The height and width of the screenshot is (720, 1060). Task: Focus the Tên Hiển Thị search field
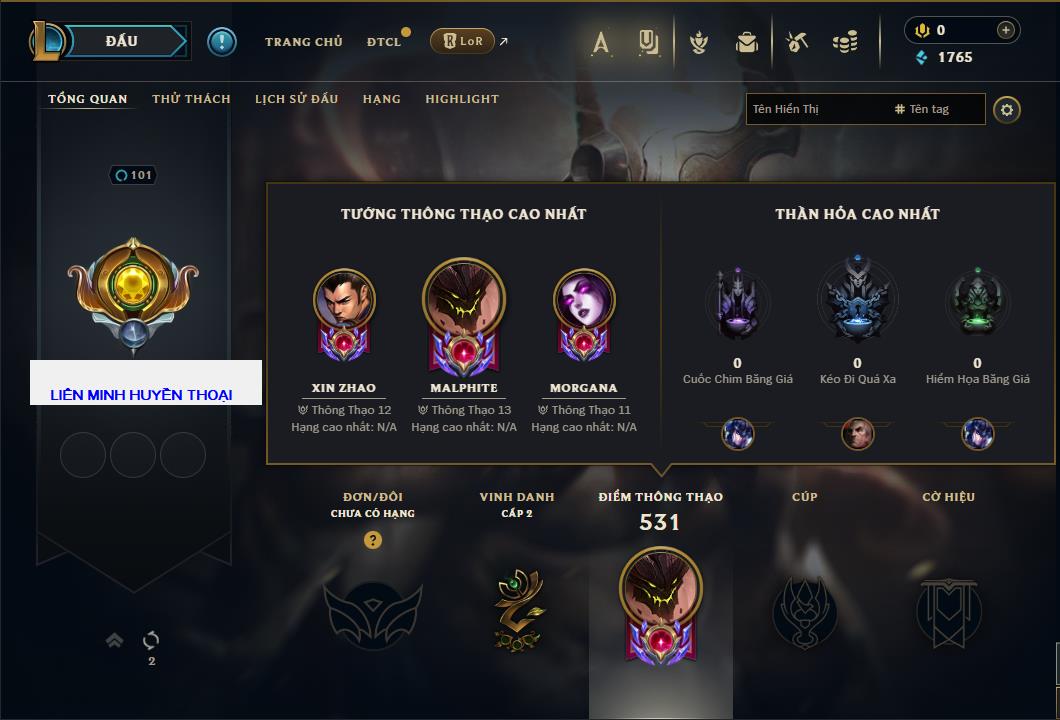(x=815, y=109)
